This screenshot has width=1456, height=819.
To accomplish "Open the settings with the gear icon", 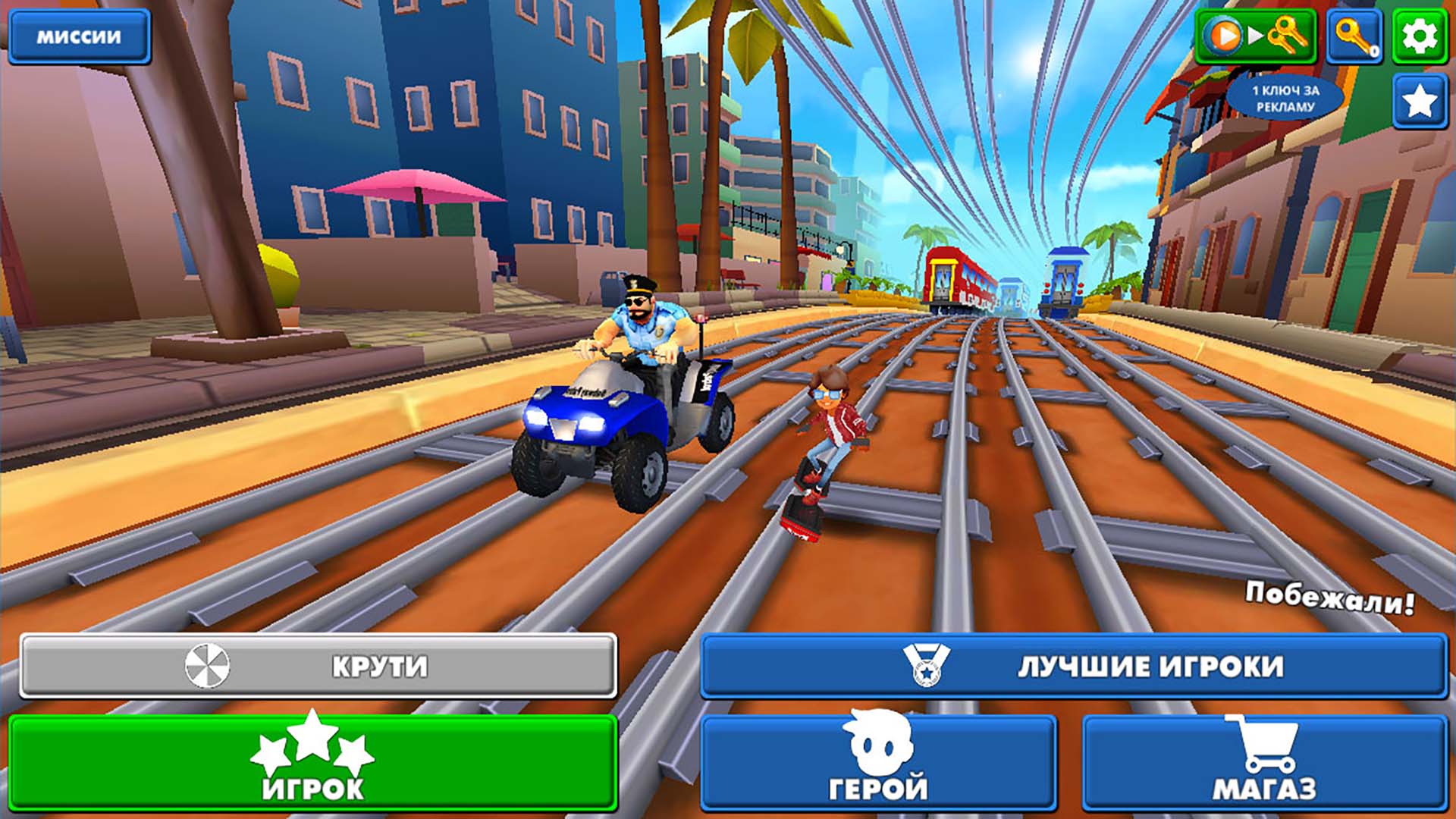I will 1420,35.
